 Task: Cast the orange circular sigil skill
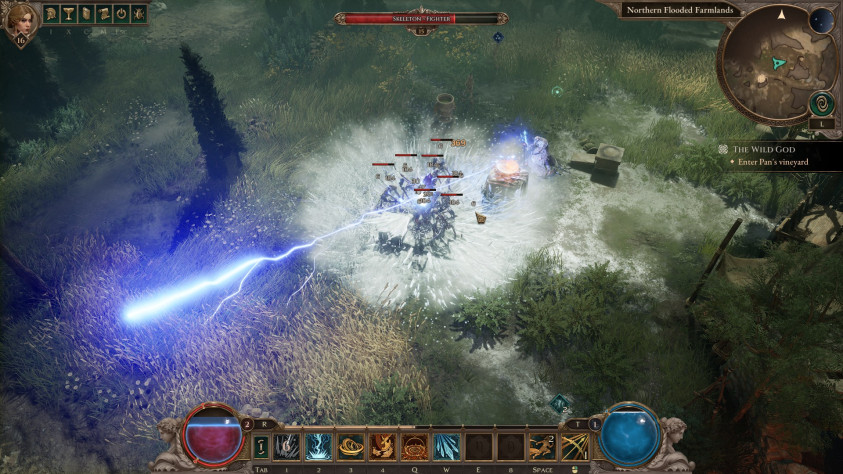[415, 446]
